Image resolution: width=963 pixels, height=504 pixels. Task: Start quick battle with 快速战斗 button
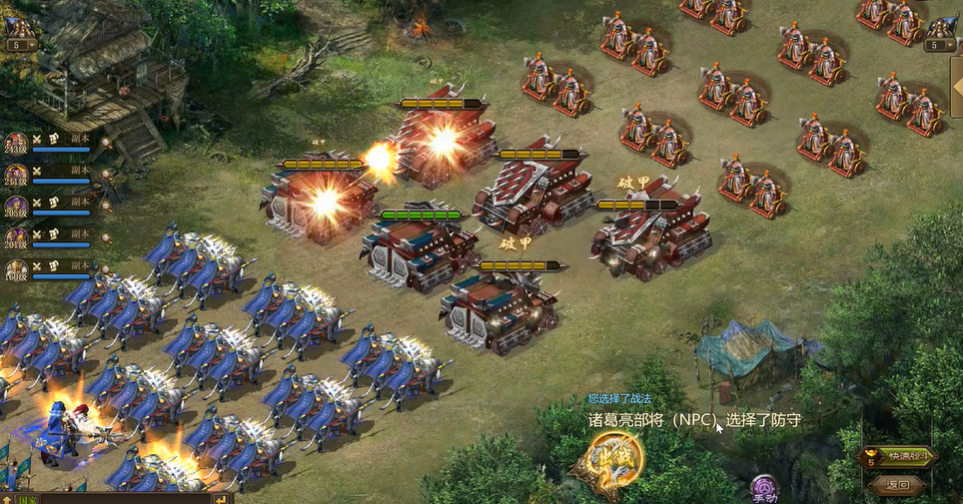[x=898, y=457]
